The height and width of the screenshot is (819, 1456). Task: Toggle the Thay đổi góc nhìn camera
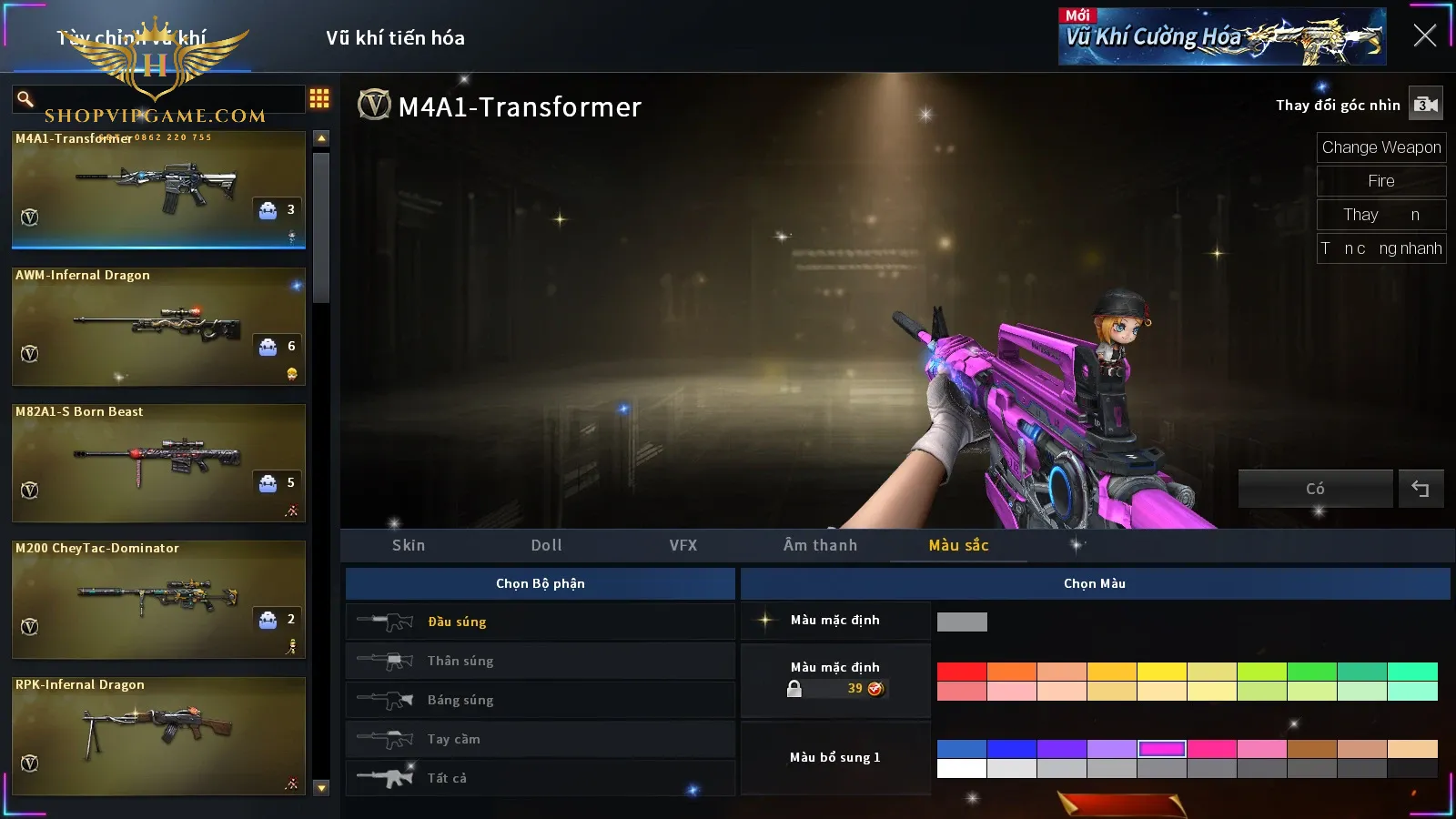(x=1425, y=105)
